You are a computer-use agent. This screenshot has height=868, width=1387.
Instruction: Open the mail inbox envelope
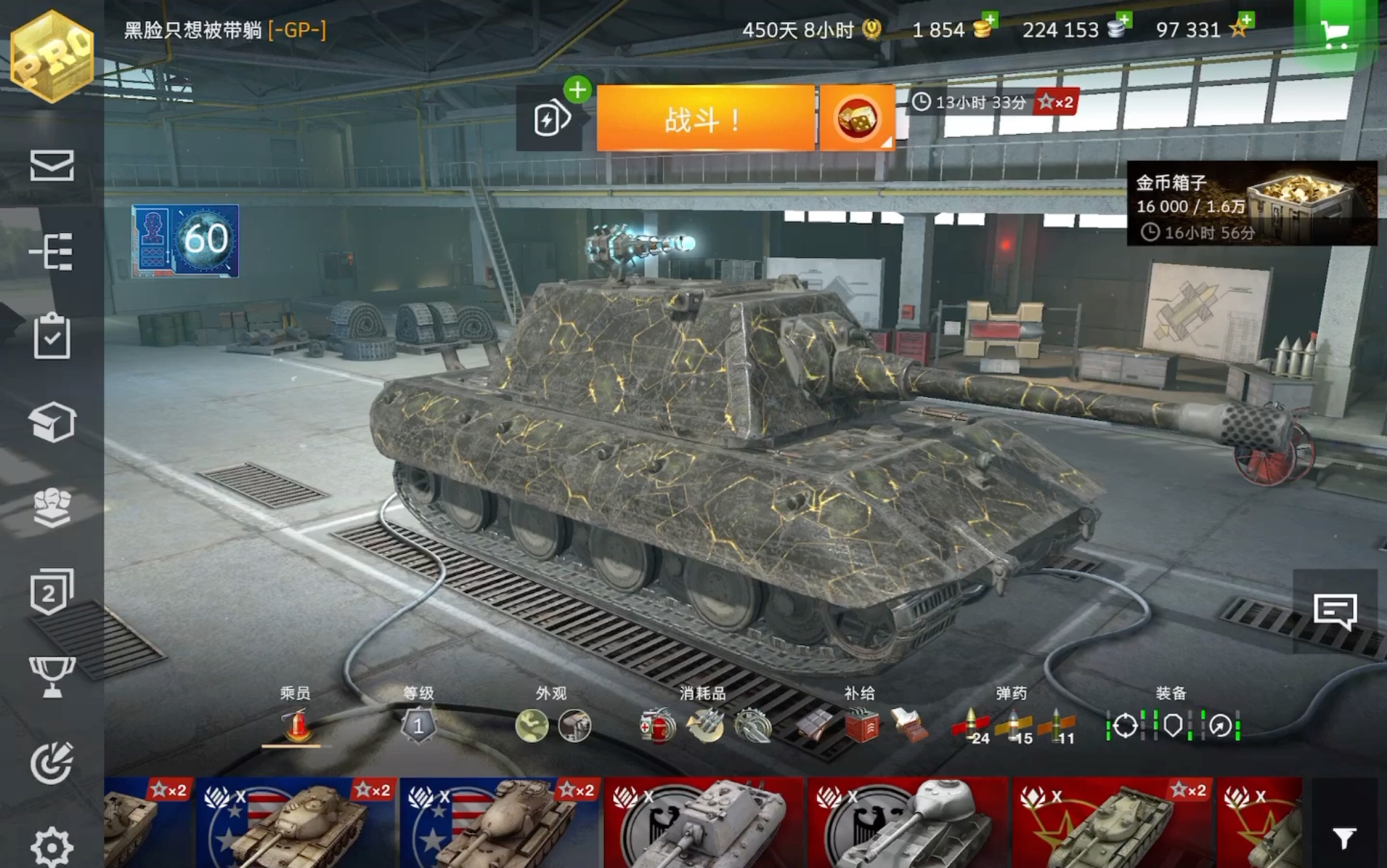(52, 166)
